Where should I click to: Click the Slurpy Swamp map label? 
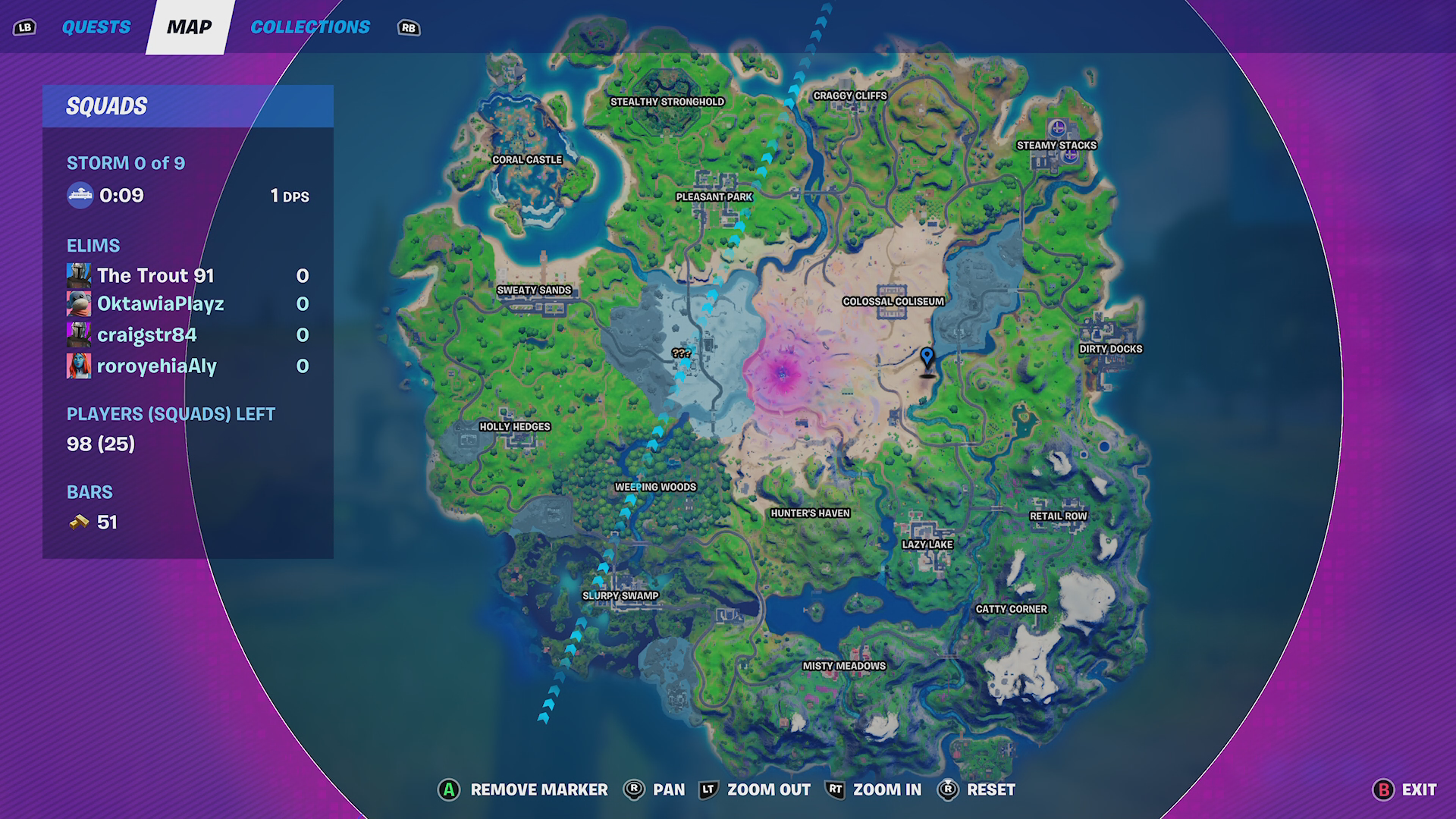[x=620, y=595]
